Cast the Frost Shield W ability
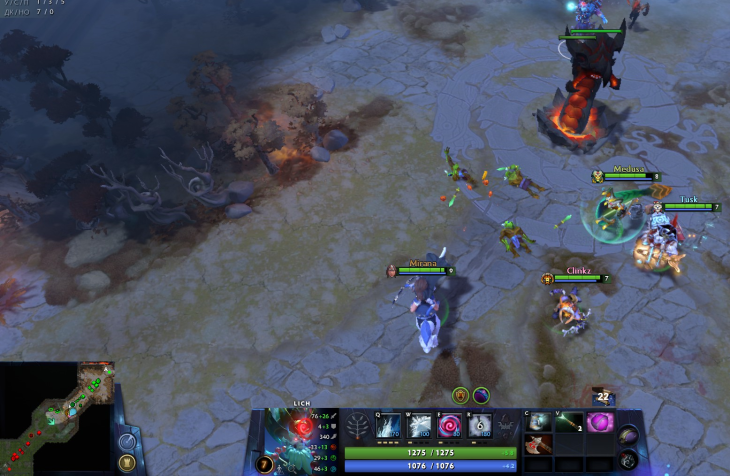This screenshot has height=476, width=730. click(418, 425)
